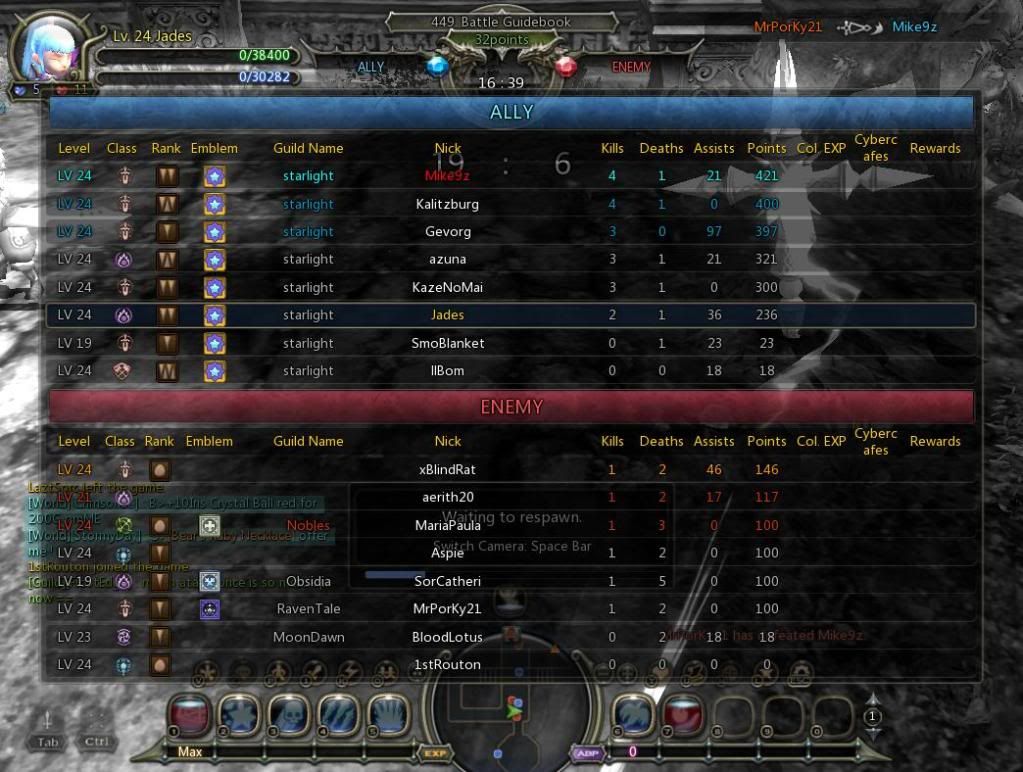Screen dimensions: 1023x772
Task: Use the red potion in hotbar slot 1
Action: tap(188, 715)
